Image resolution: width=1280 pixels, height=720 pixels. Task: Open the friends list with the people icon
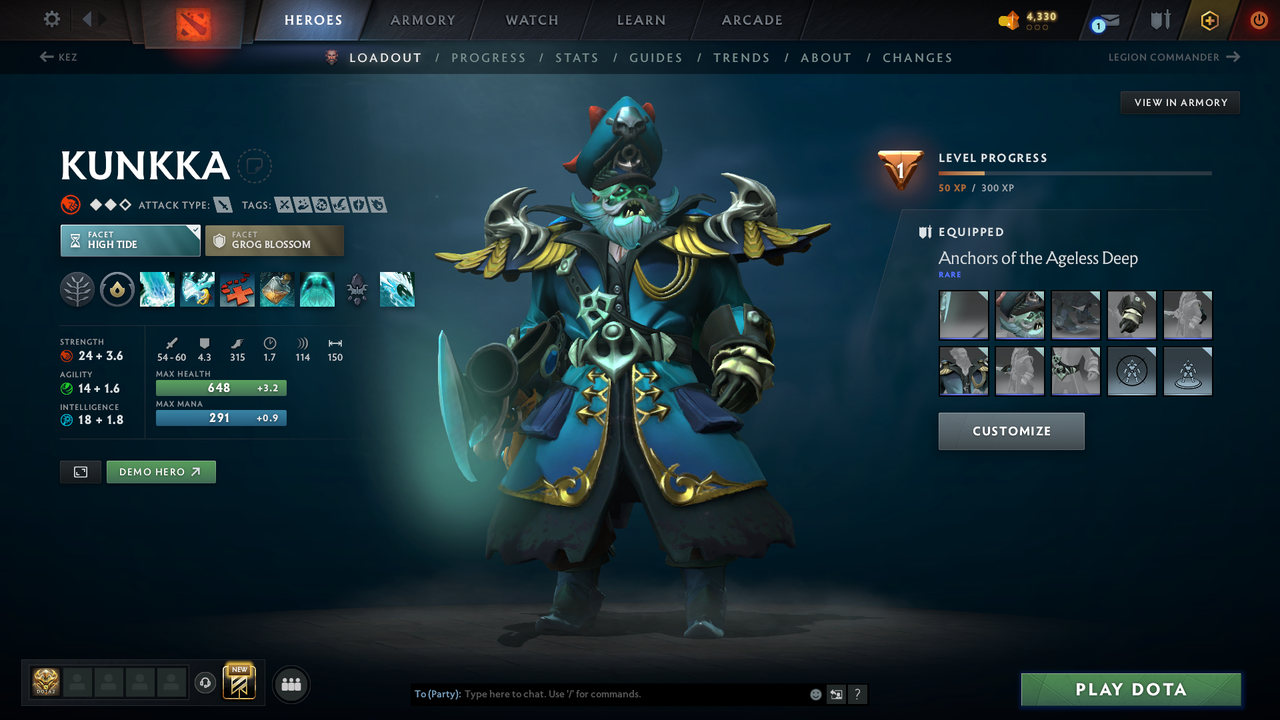click(x=290, y=683)
